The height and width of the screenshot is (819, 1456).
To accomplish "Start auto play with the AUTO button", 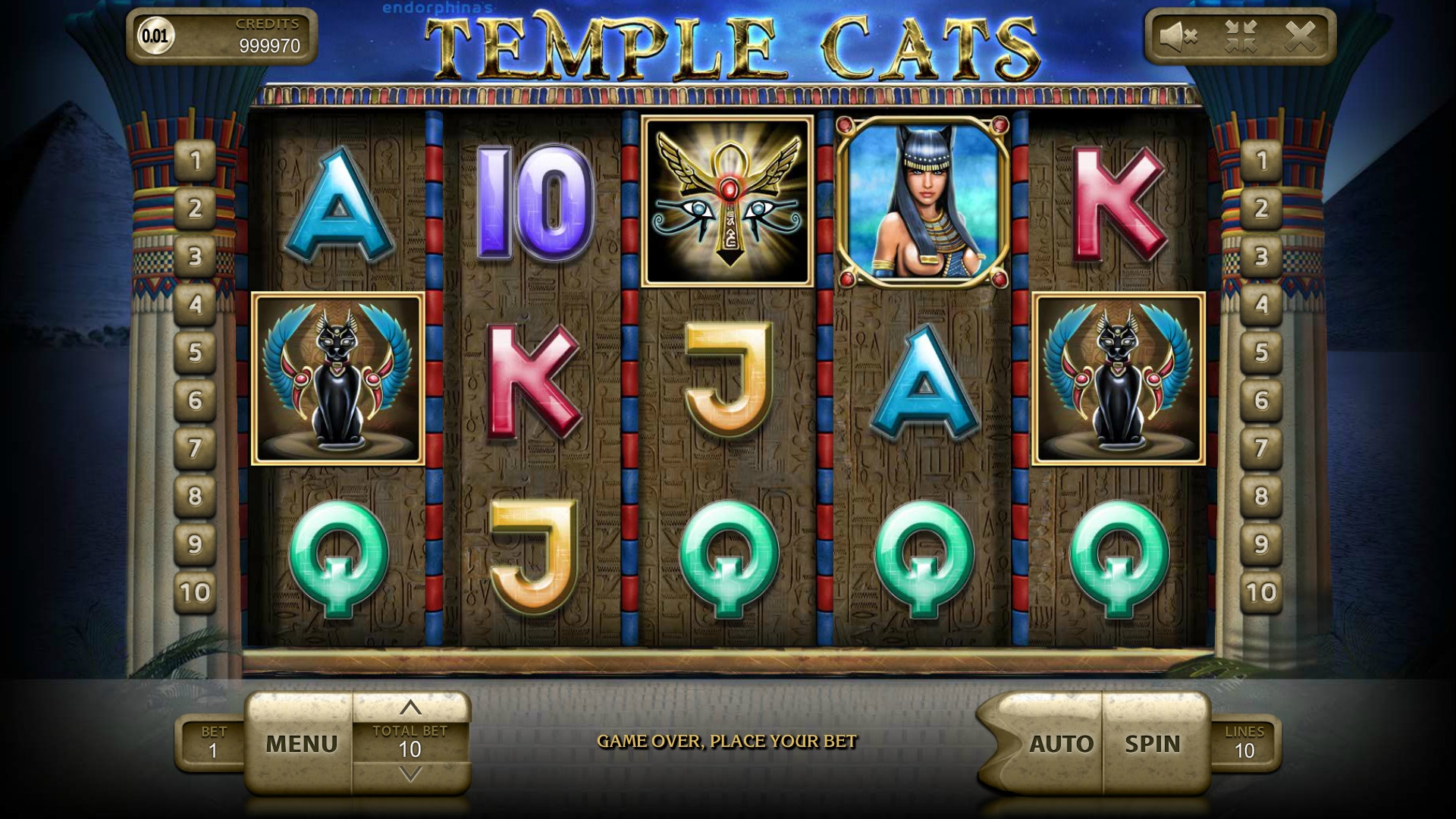I will point(1060,744).
